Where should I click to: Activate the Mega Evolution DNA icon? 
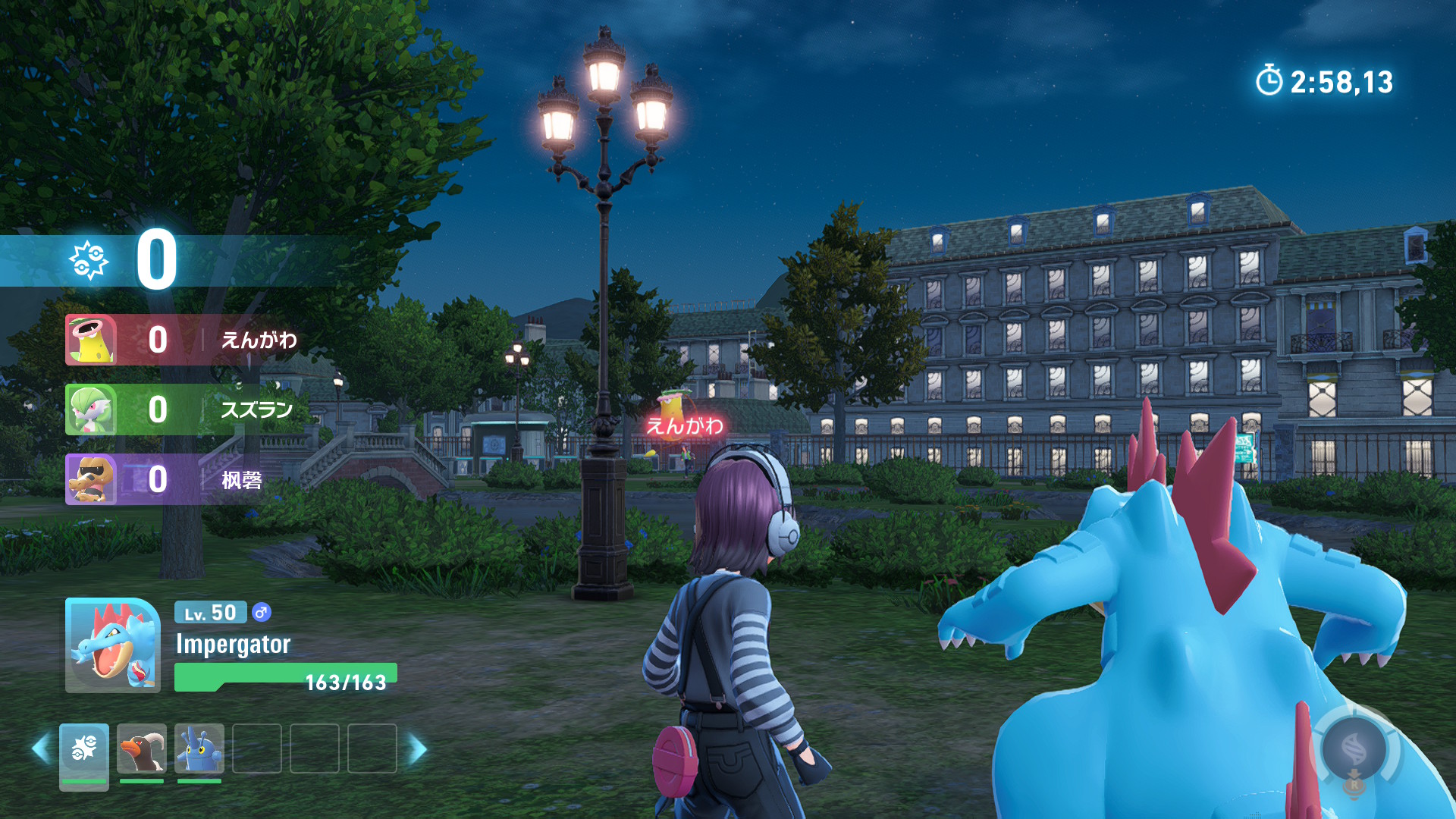(x=1354, y=750)
